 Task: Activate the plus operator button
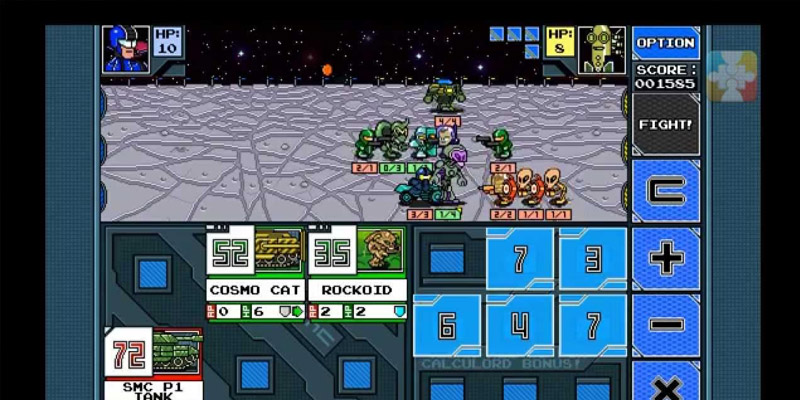666,258
